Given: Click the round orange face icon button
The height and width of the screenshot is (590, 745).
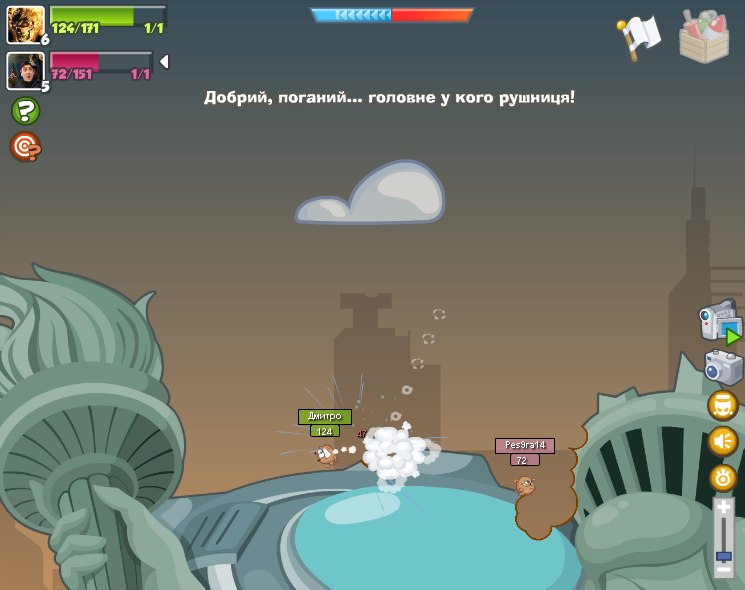Looking at the screenshot, I should point(722,405).
